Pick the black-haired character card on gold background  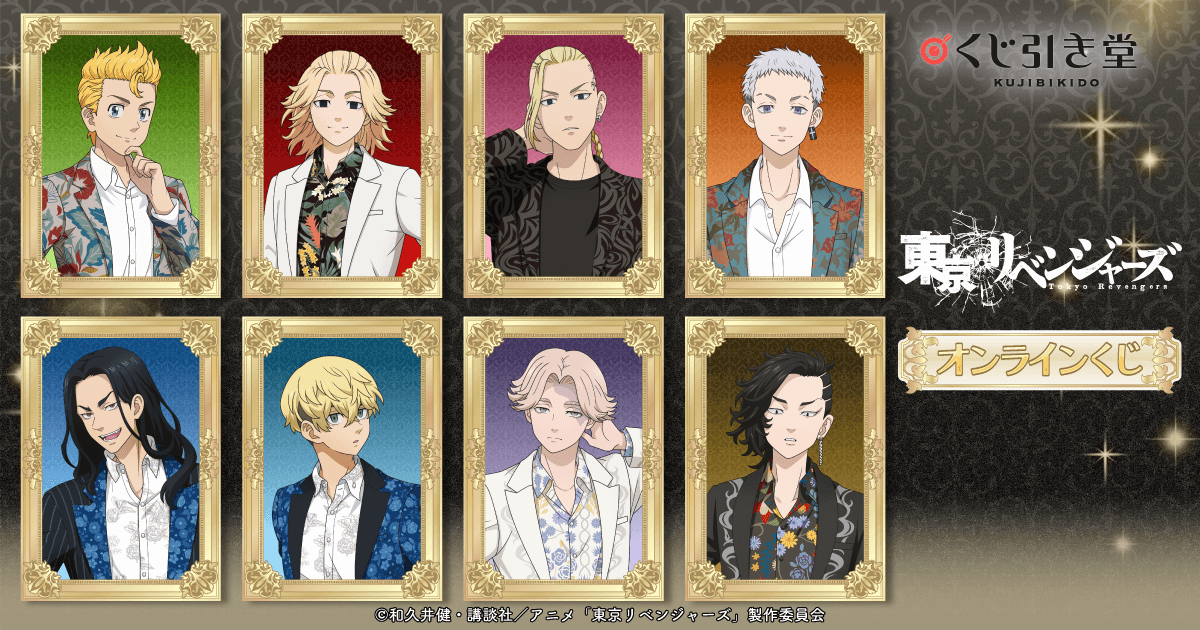[784, 458]
